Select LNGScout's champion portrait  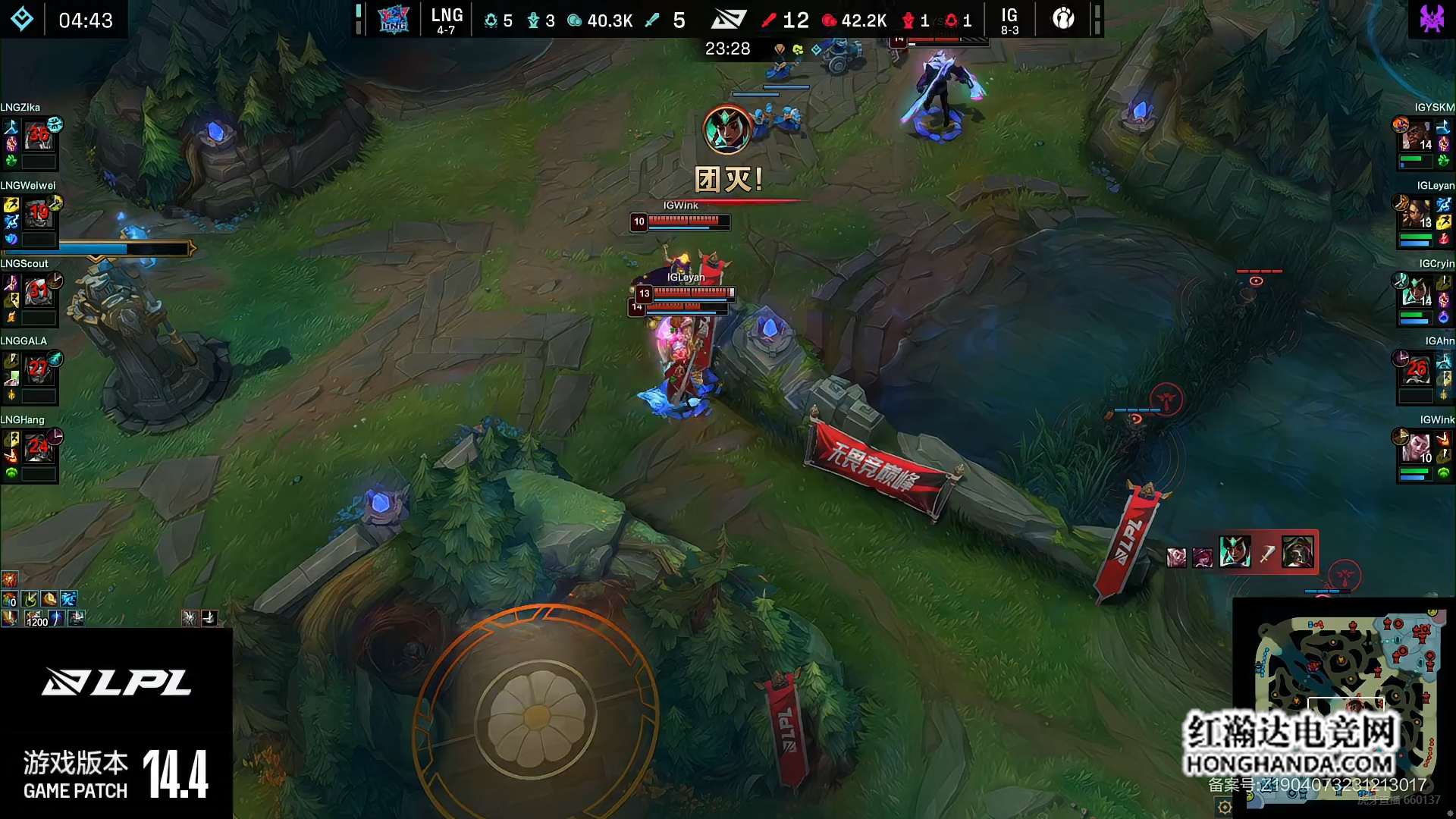point(38,292)
